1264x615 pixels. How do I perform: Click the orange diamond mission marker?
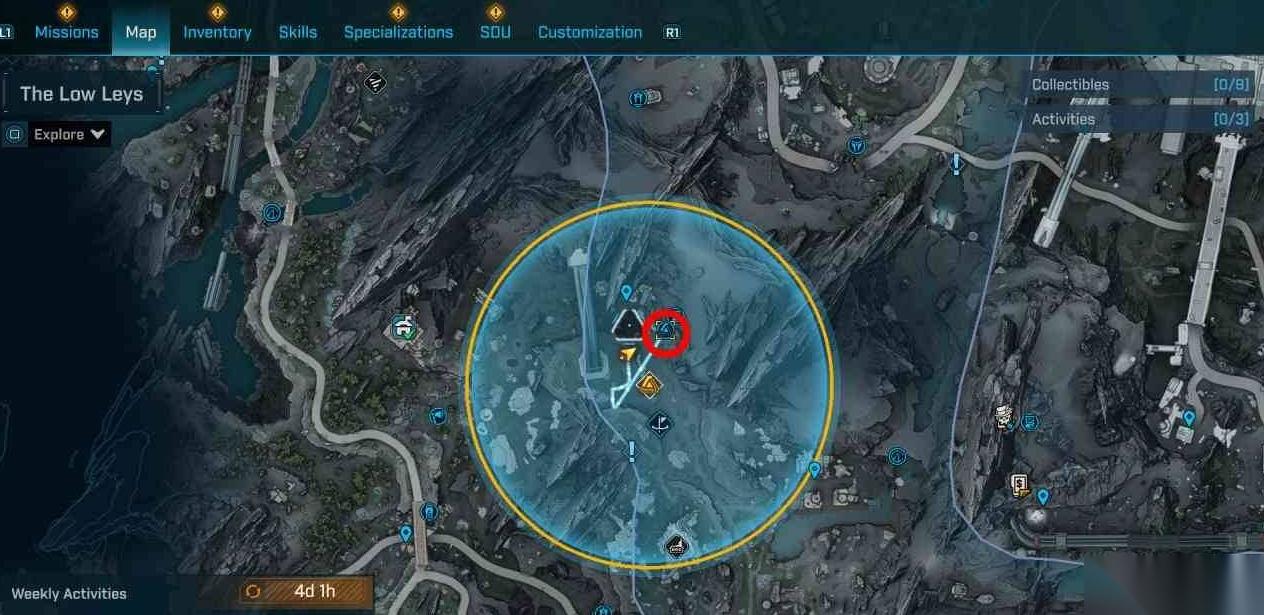649,384
